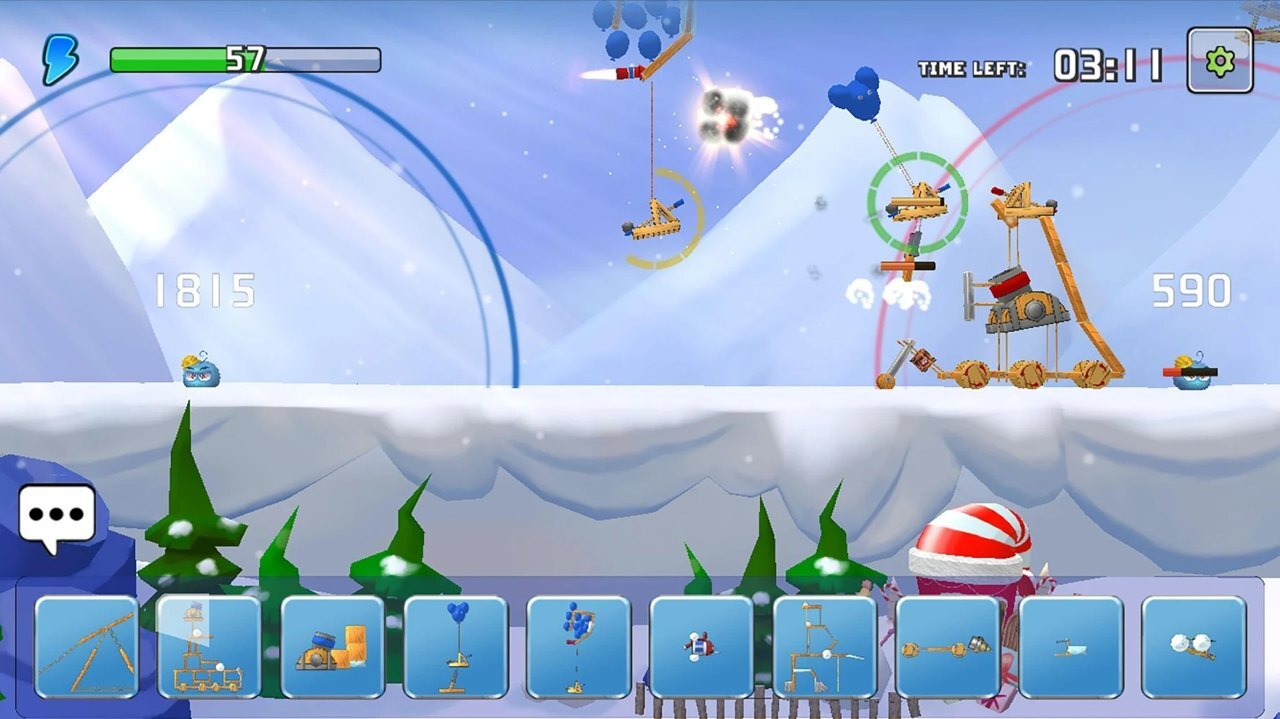The width and height of the screenshot is (1280, 719).
Task: Select the small ice blade contraption
Action: [x=1070, y=647]
